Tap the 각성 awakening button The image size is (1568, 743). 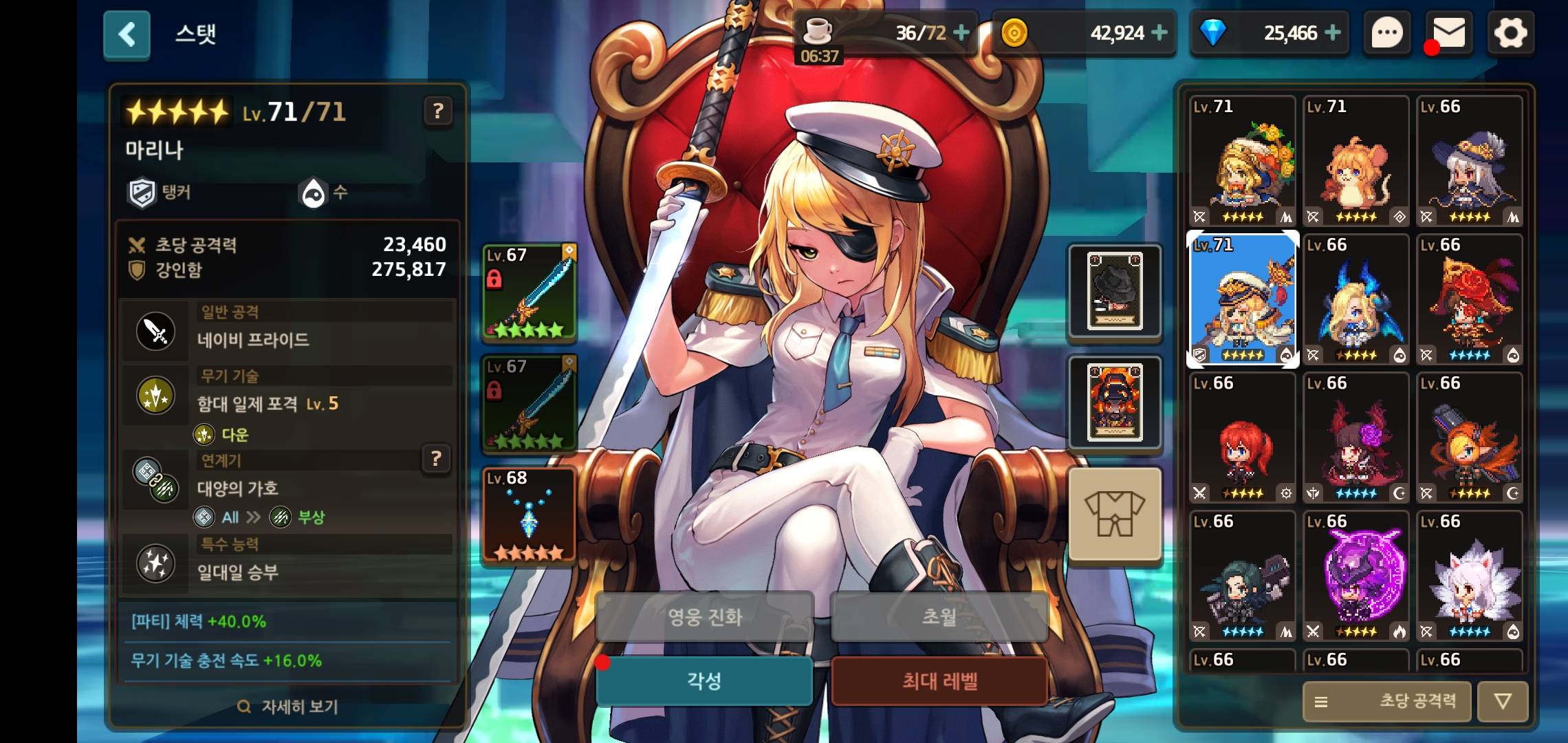click(x=704, y=681)
